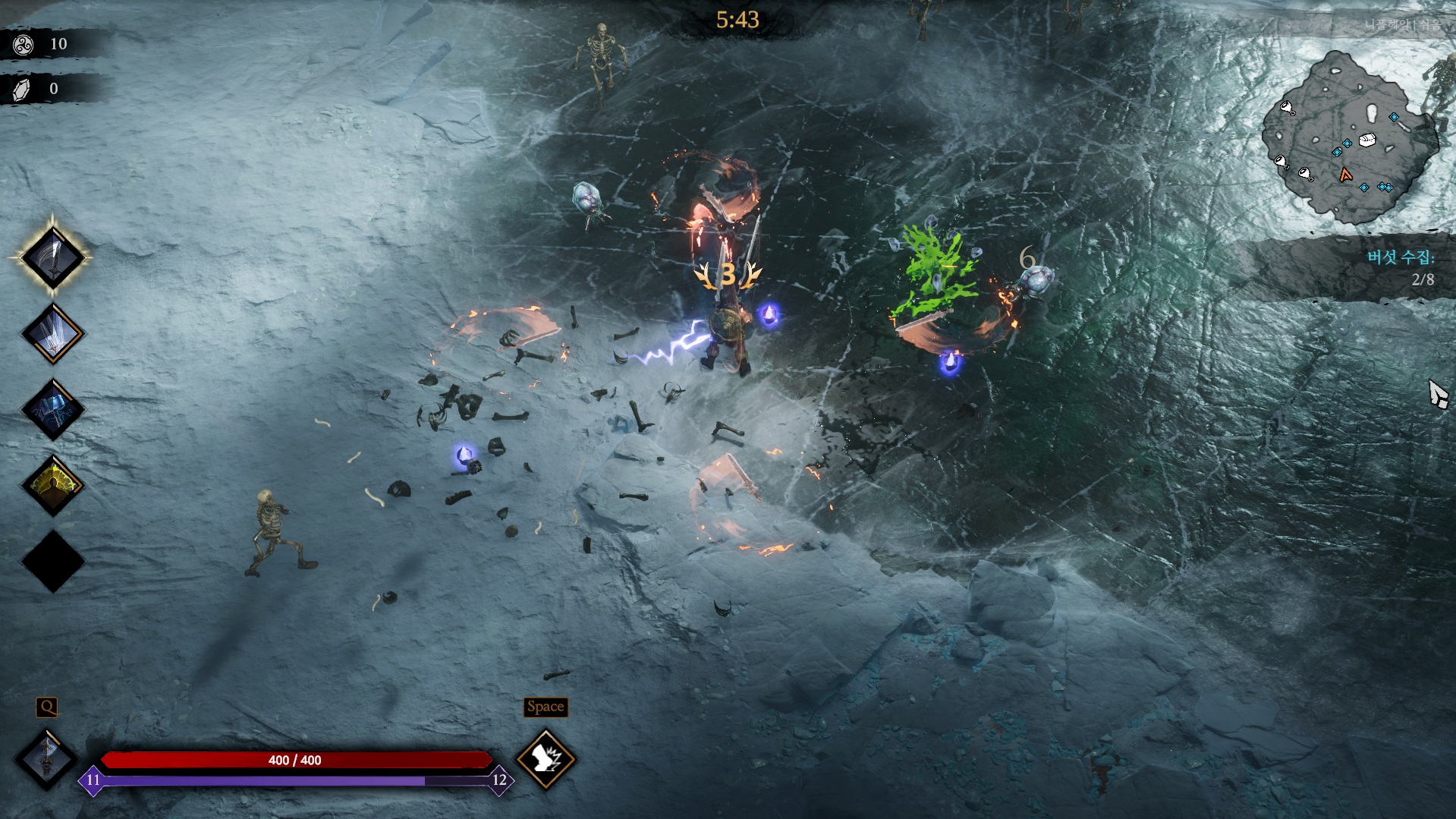Select the spiral currency counter icon
The image size is (1456, 819).
[23, 45]
